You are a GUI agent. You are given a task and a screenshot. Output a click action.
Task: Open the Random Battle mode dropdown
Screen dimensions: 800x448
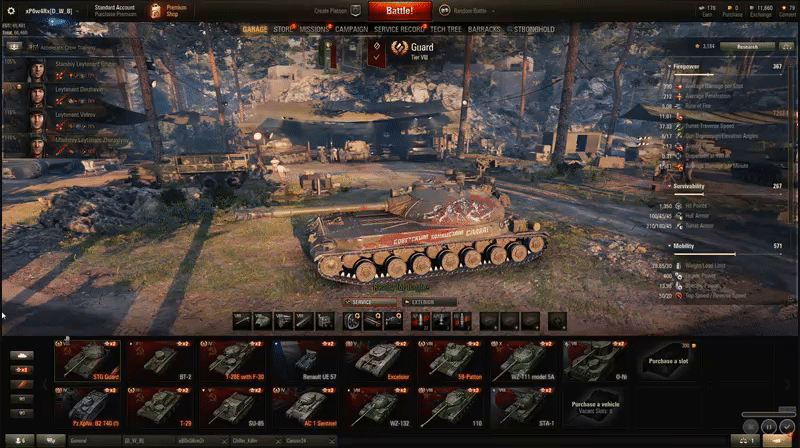462,10
